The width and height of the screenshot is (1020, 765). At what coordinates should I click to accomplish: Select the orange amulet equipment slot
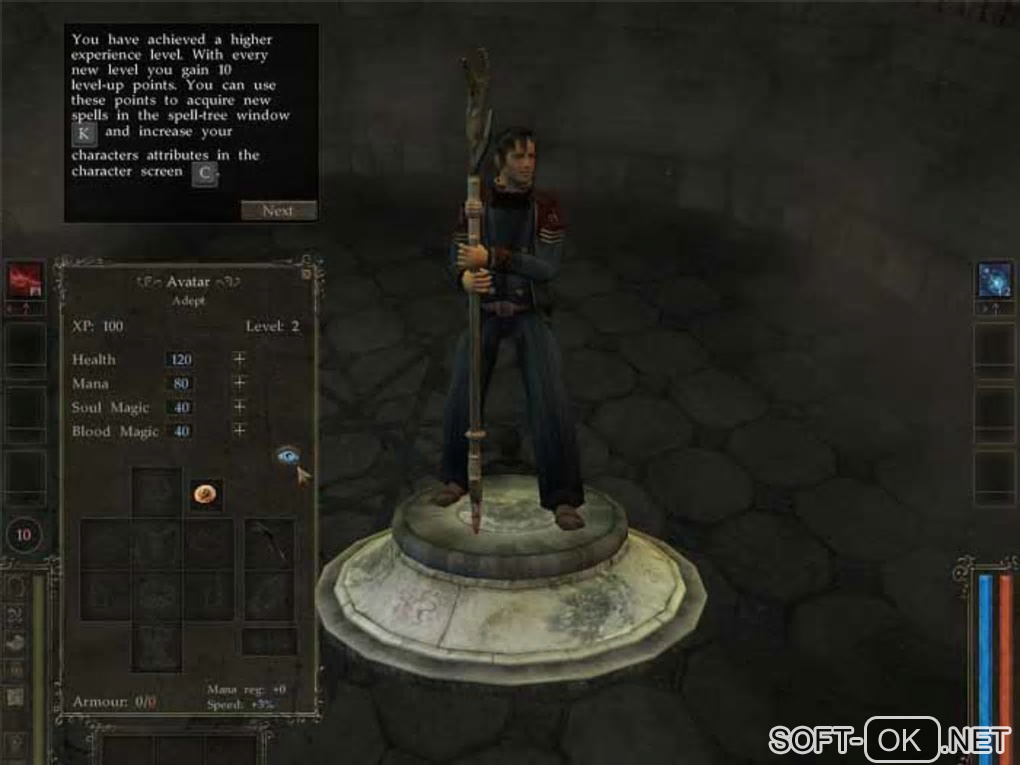[206, 493]
